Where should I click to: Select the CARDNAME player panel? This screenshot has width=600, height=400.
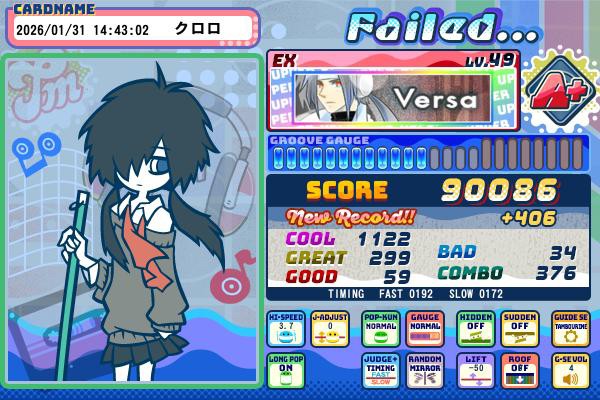(133, 29)
